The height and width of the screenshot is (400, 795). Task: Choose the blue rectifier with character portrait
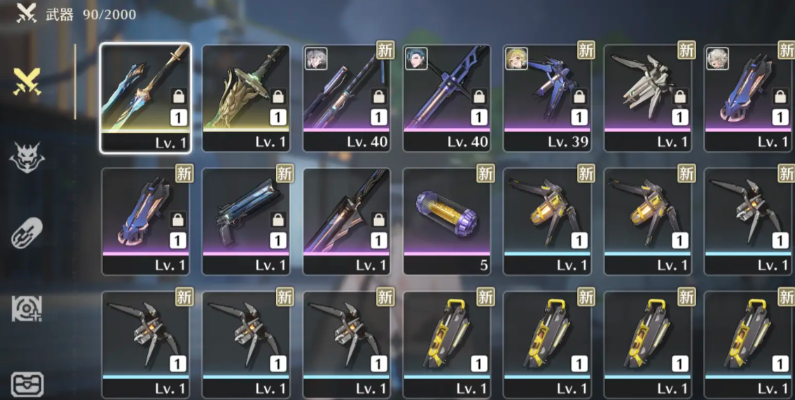(x=748, y=96)
